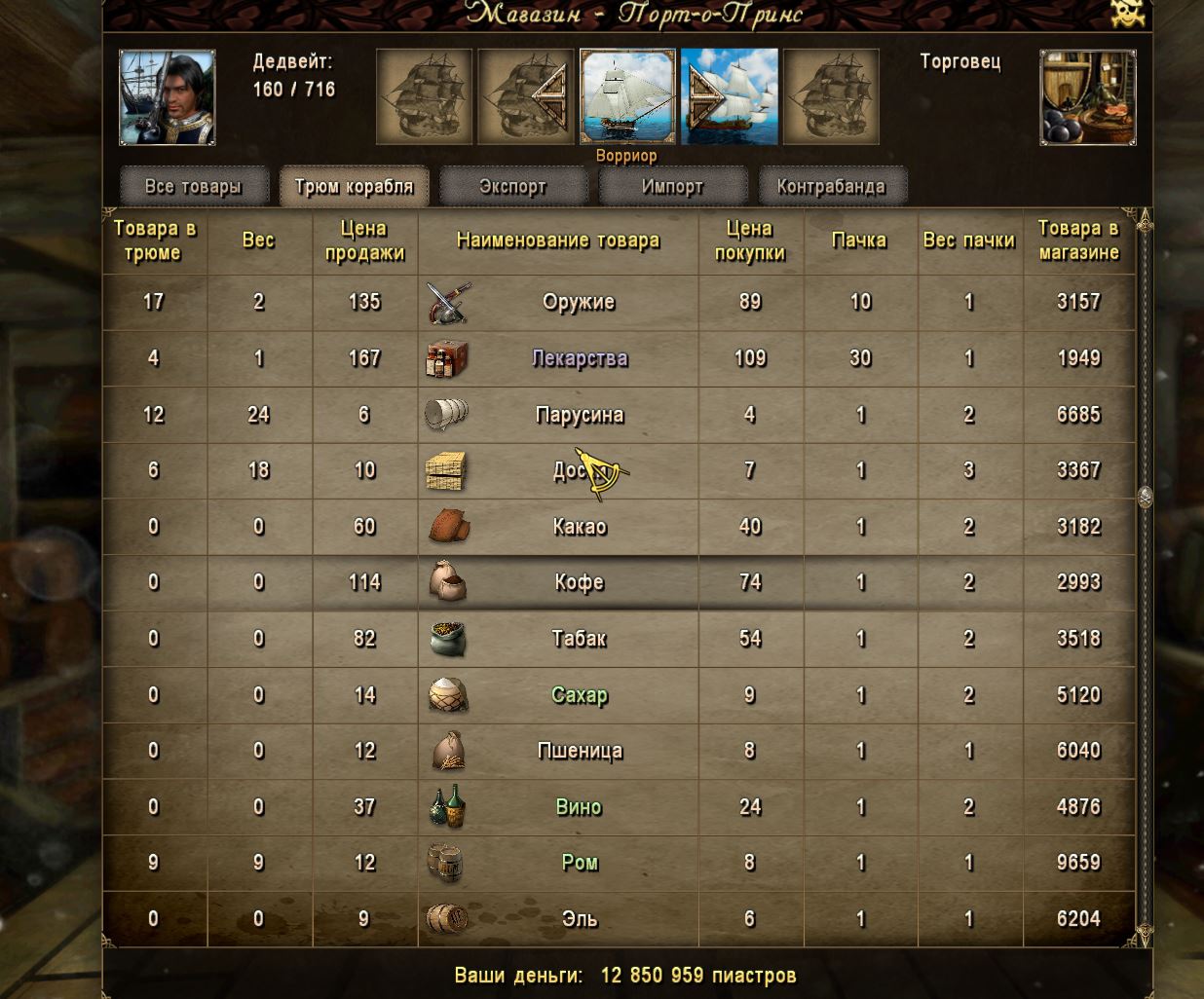The height and width of the screenshot is (999, 1204).
Task: View the Контрабанда tab
Action: tap(831, 186)
